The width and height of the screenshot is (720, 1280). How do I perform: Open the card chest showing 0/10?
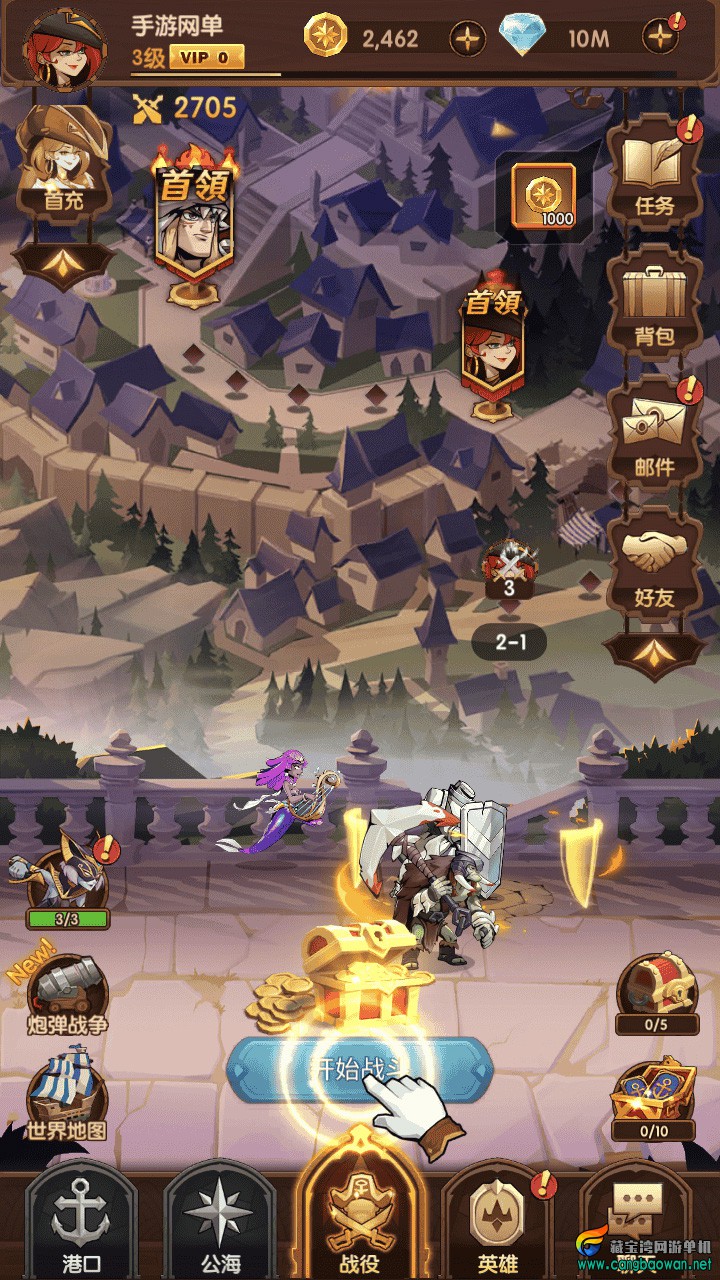(x=654, y=1100)
